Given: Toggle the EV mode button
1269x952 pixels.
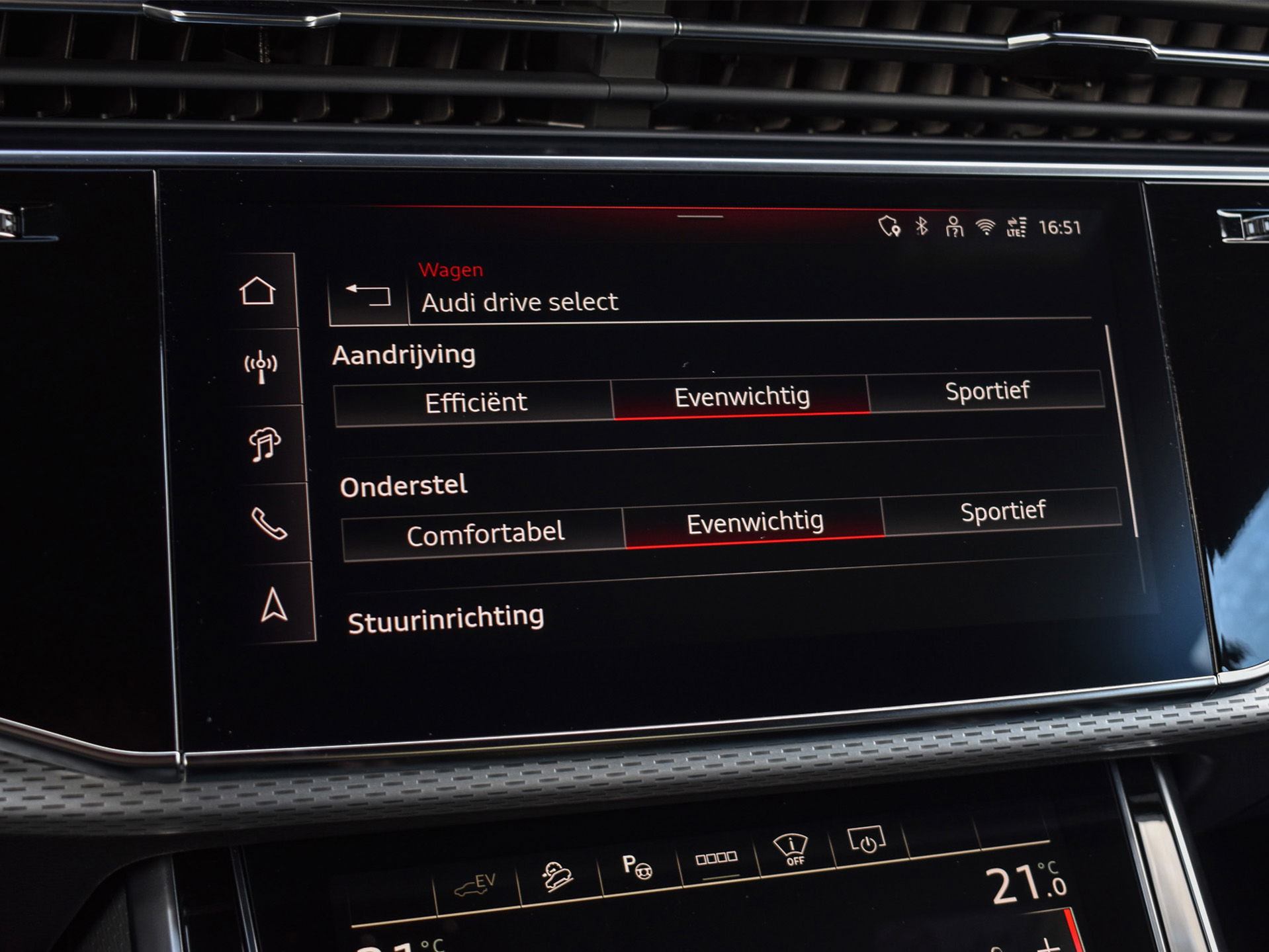Looking at the screenshot, I should pos(476,885).
